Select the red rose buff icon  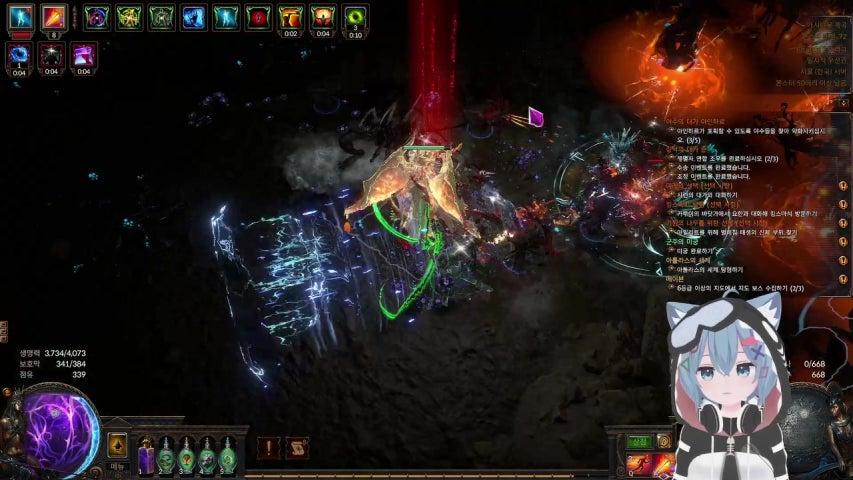[x=259, y=17]
